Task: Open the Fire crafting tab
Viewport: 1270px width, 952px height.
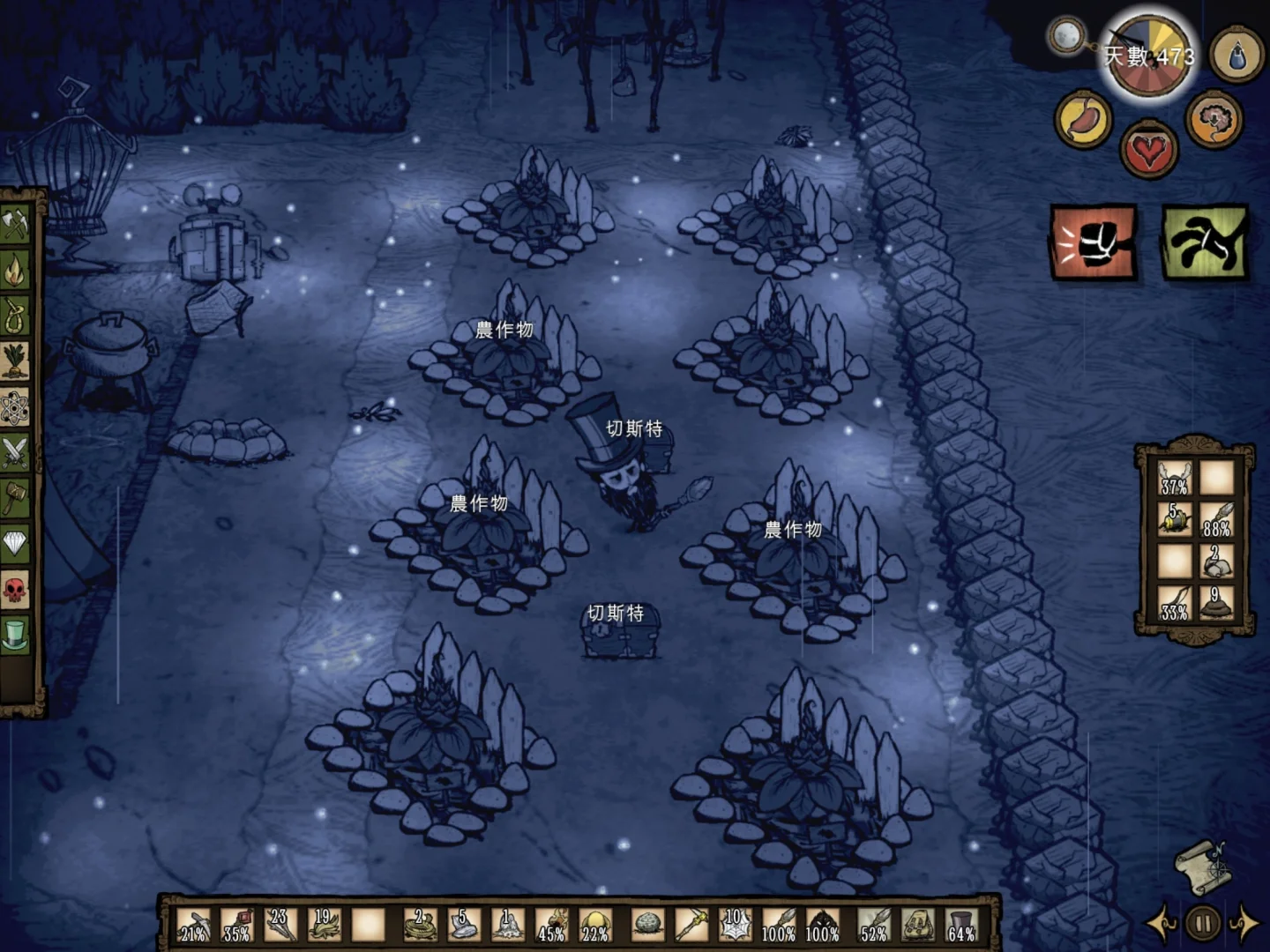Action: coord(15,270)
